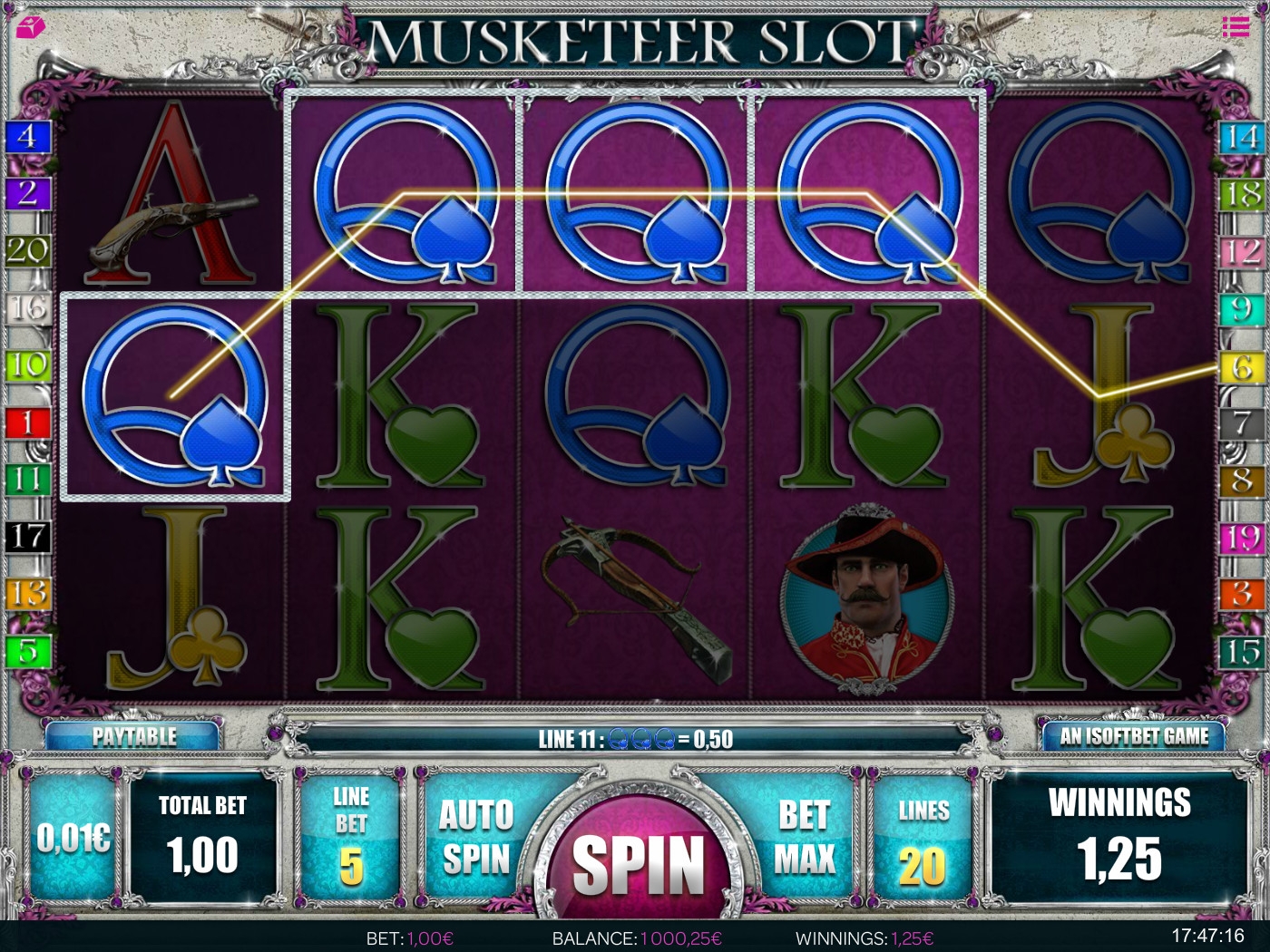Activate Bet Max

coord(804,837)
